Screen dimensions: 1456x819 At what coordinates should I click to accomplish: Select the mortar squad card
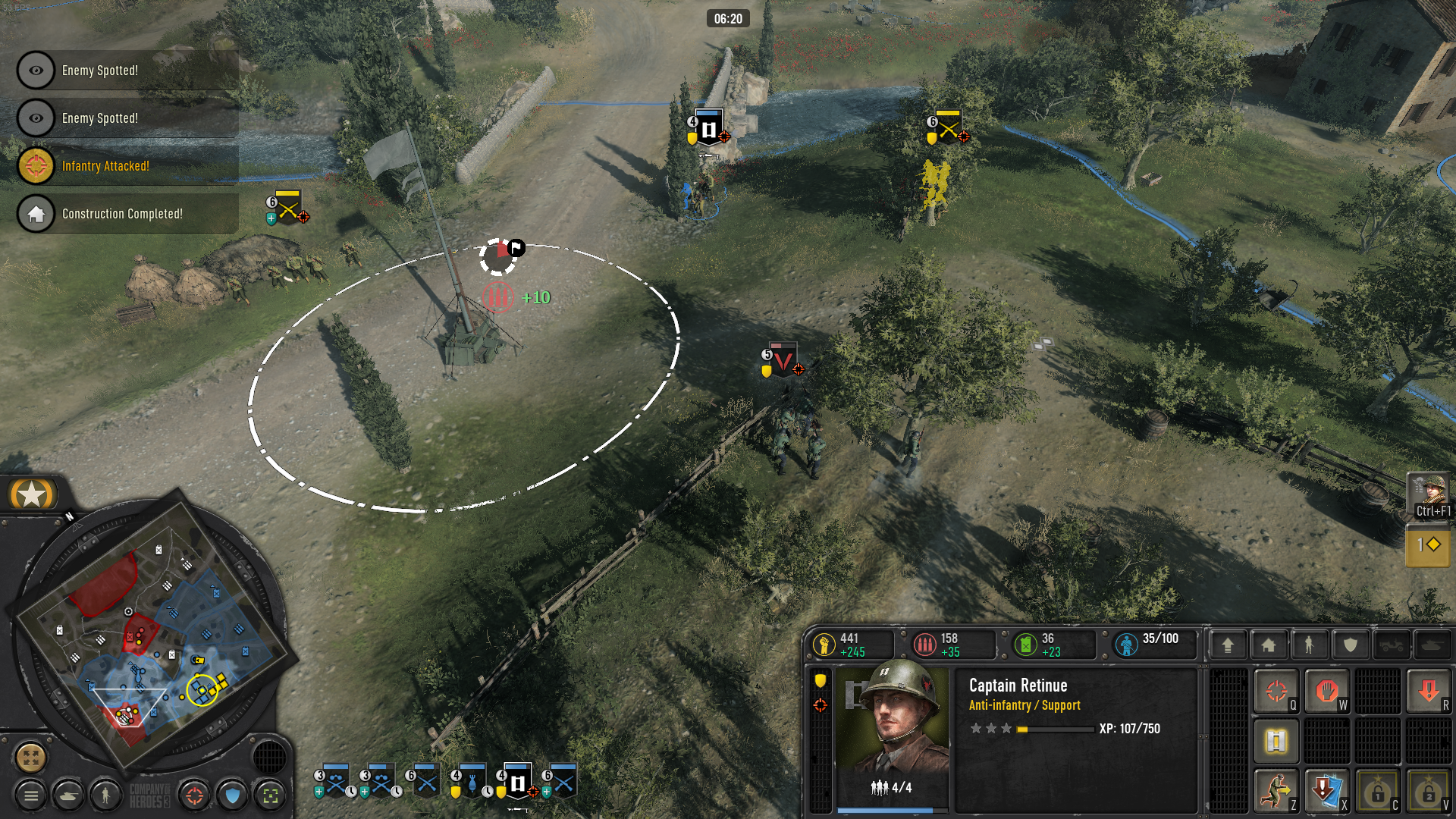[x=472, y=782]
